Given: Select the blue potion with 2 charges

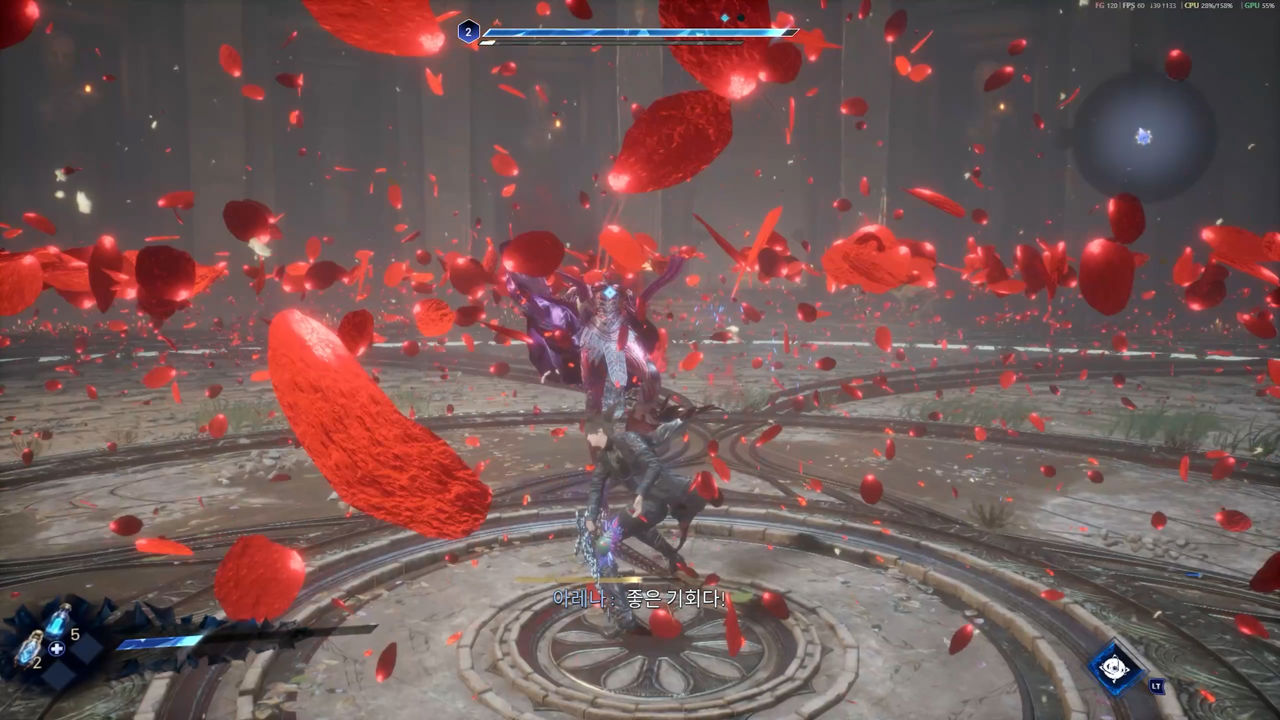Looking at the screenshot, I should [x=28, y=648].
